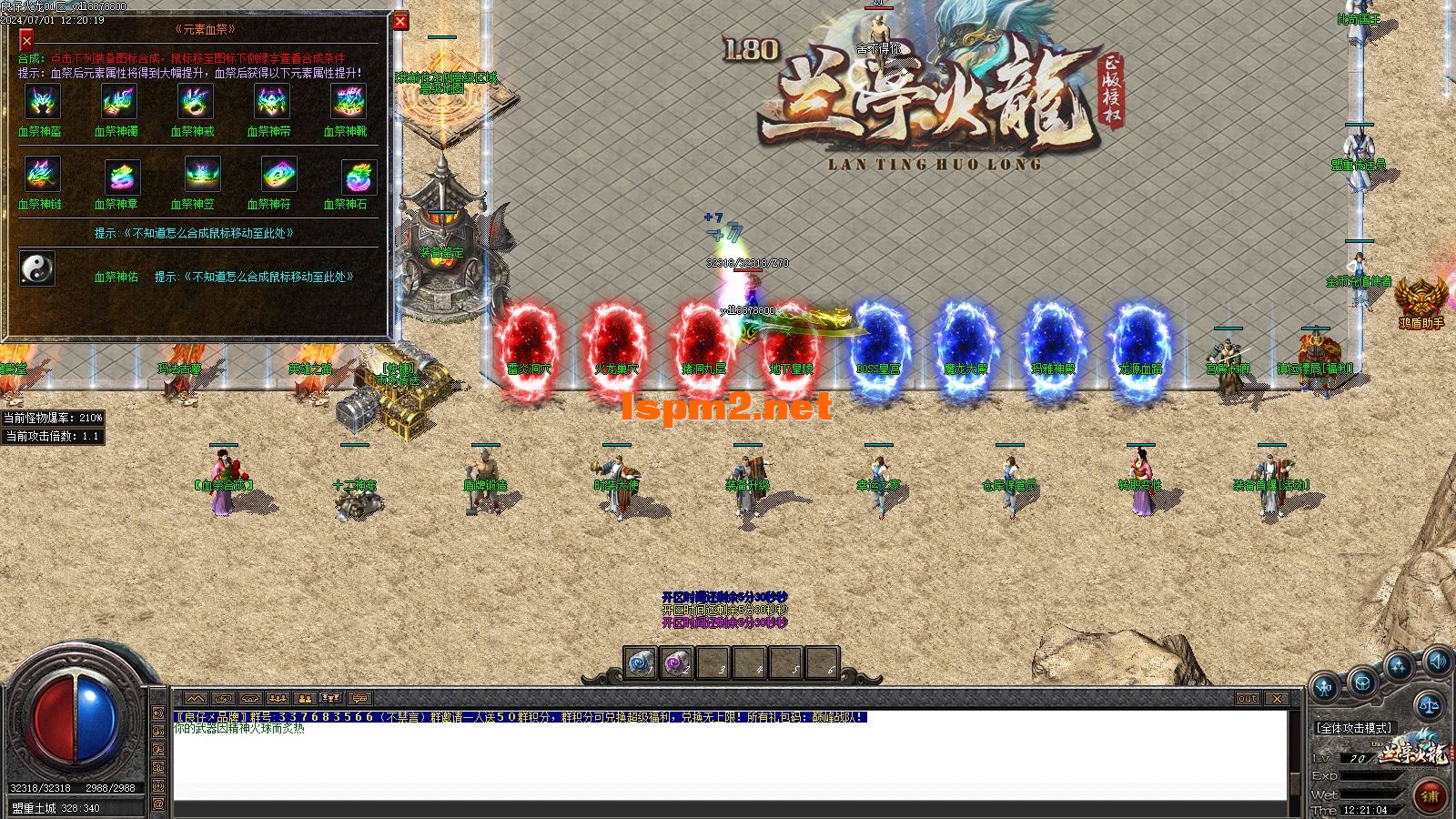
Task: Open the 鸿盾助手 golden badge icon
Action: (1422, 296)
